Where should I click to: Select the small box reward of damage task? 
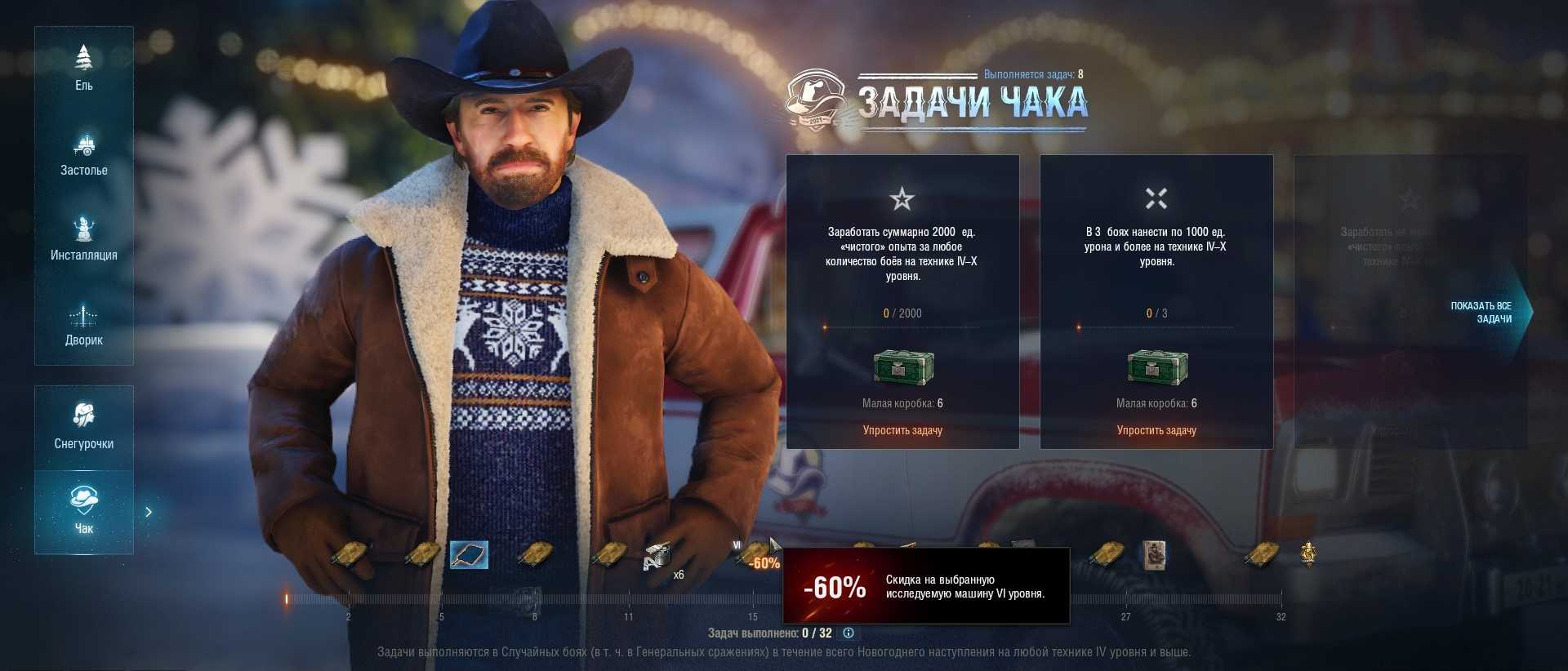(x=1156, y=367)
